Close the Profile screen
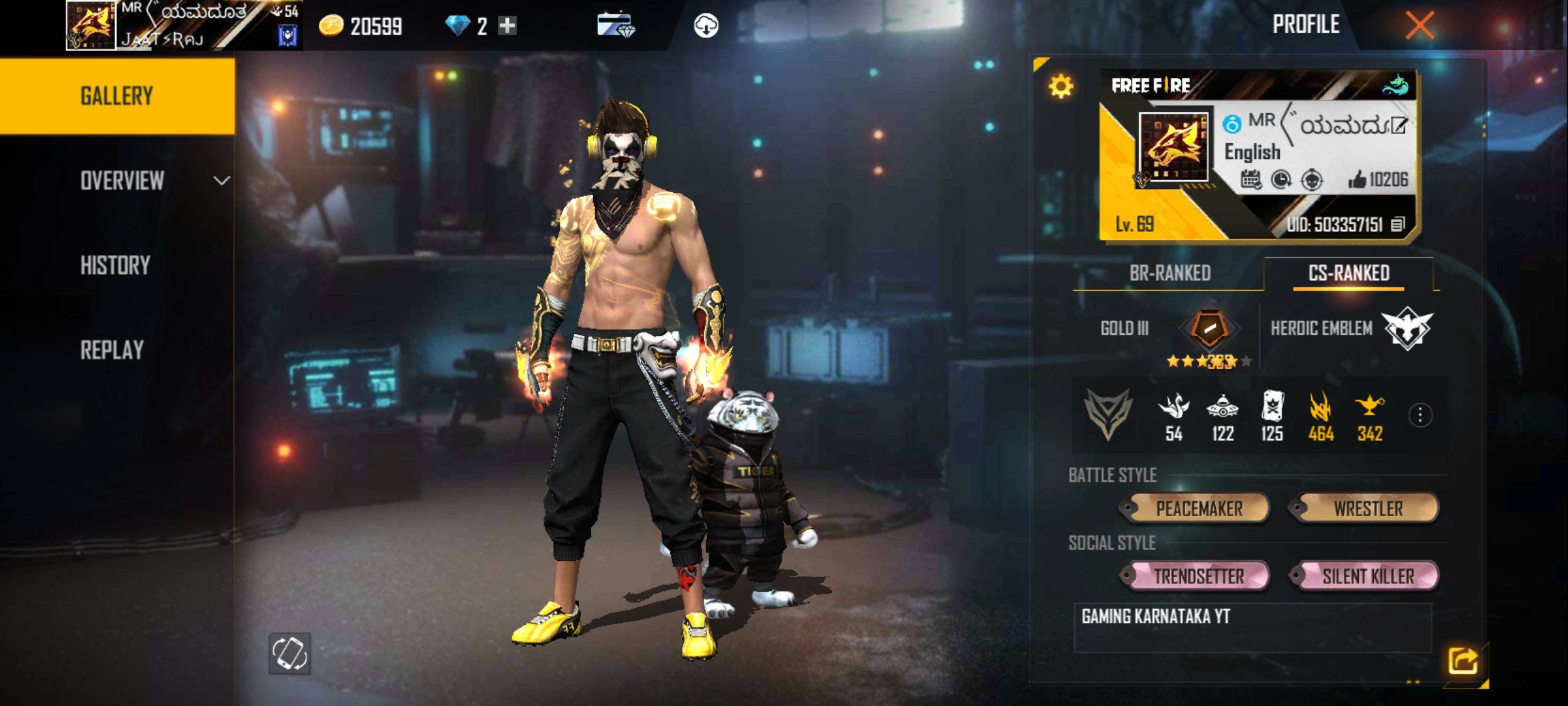1568x706 pixels. pyautogui.click(x=1419, y=26)
